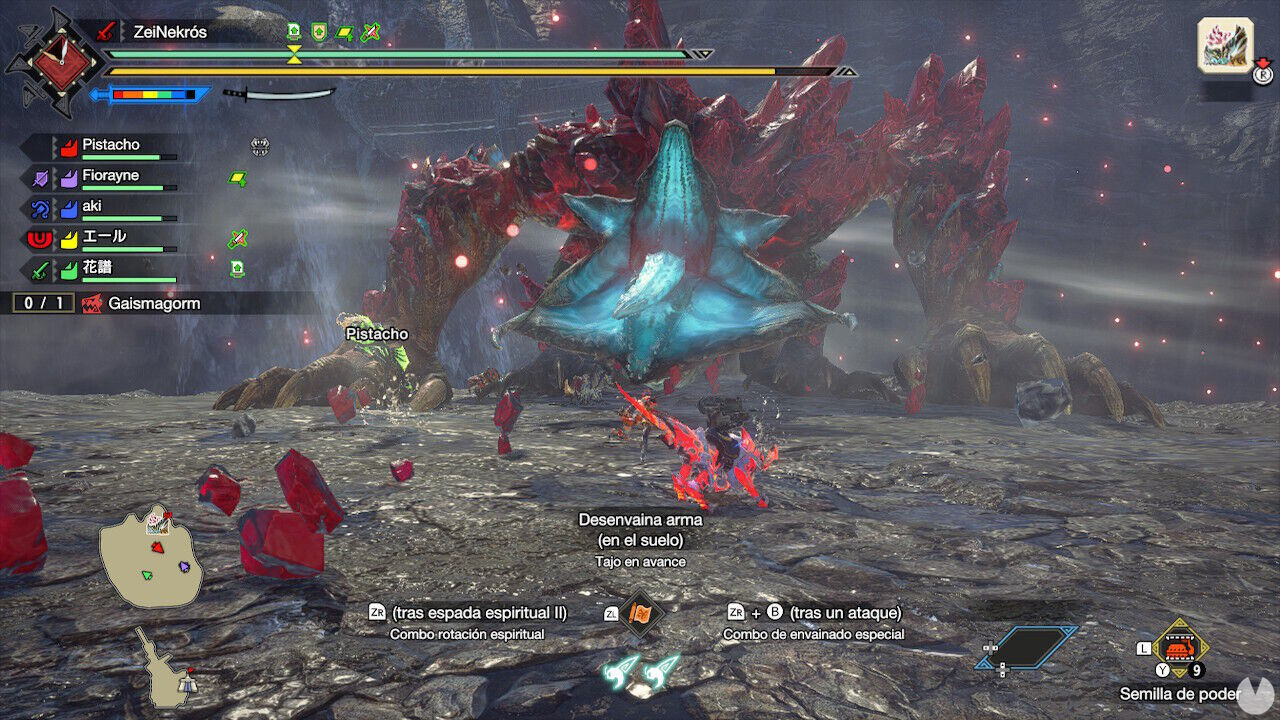
Task: Click the Palico crown icon beside Pistacho
Action: [260, 148]
